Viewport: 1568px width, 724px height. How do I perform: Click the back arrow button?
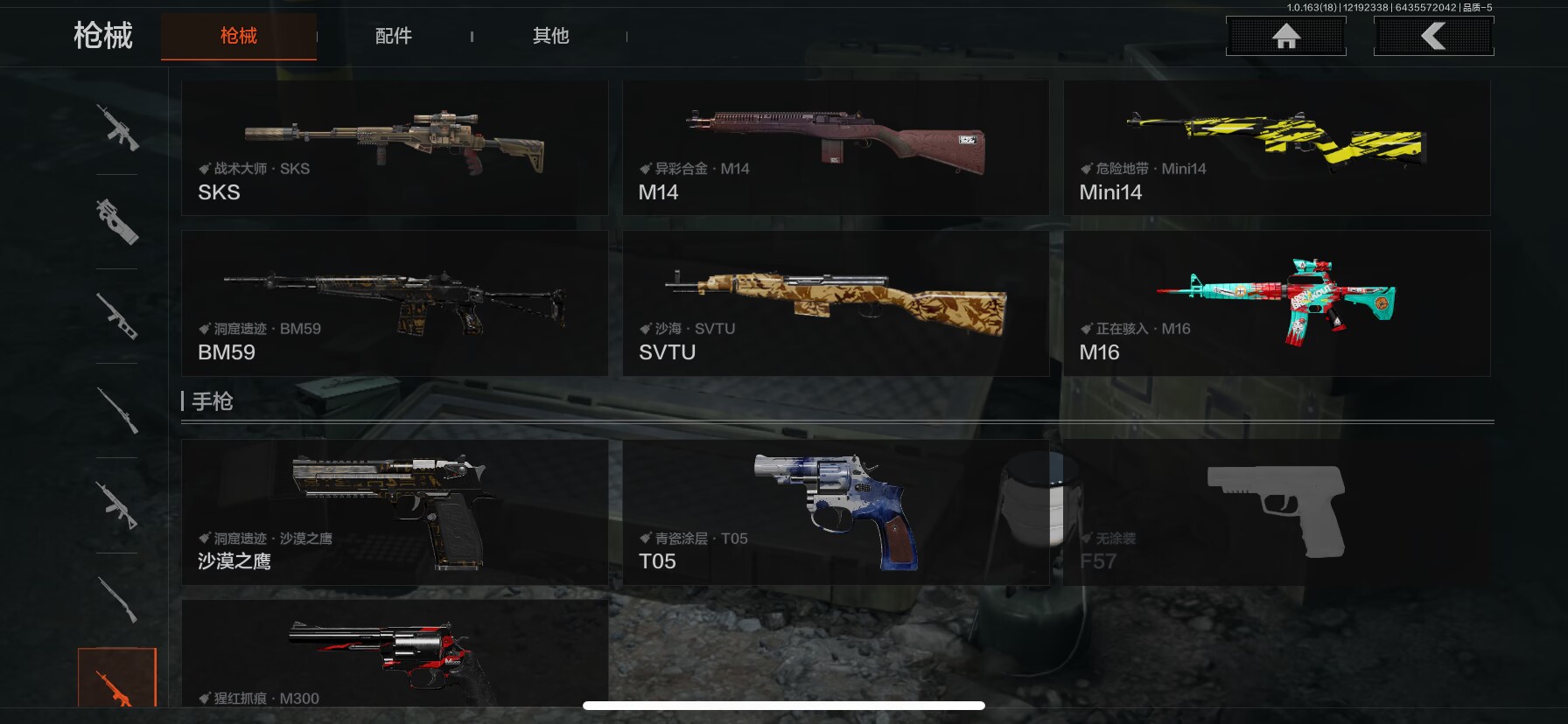[1433, 37]
